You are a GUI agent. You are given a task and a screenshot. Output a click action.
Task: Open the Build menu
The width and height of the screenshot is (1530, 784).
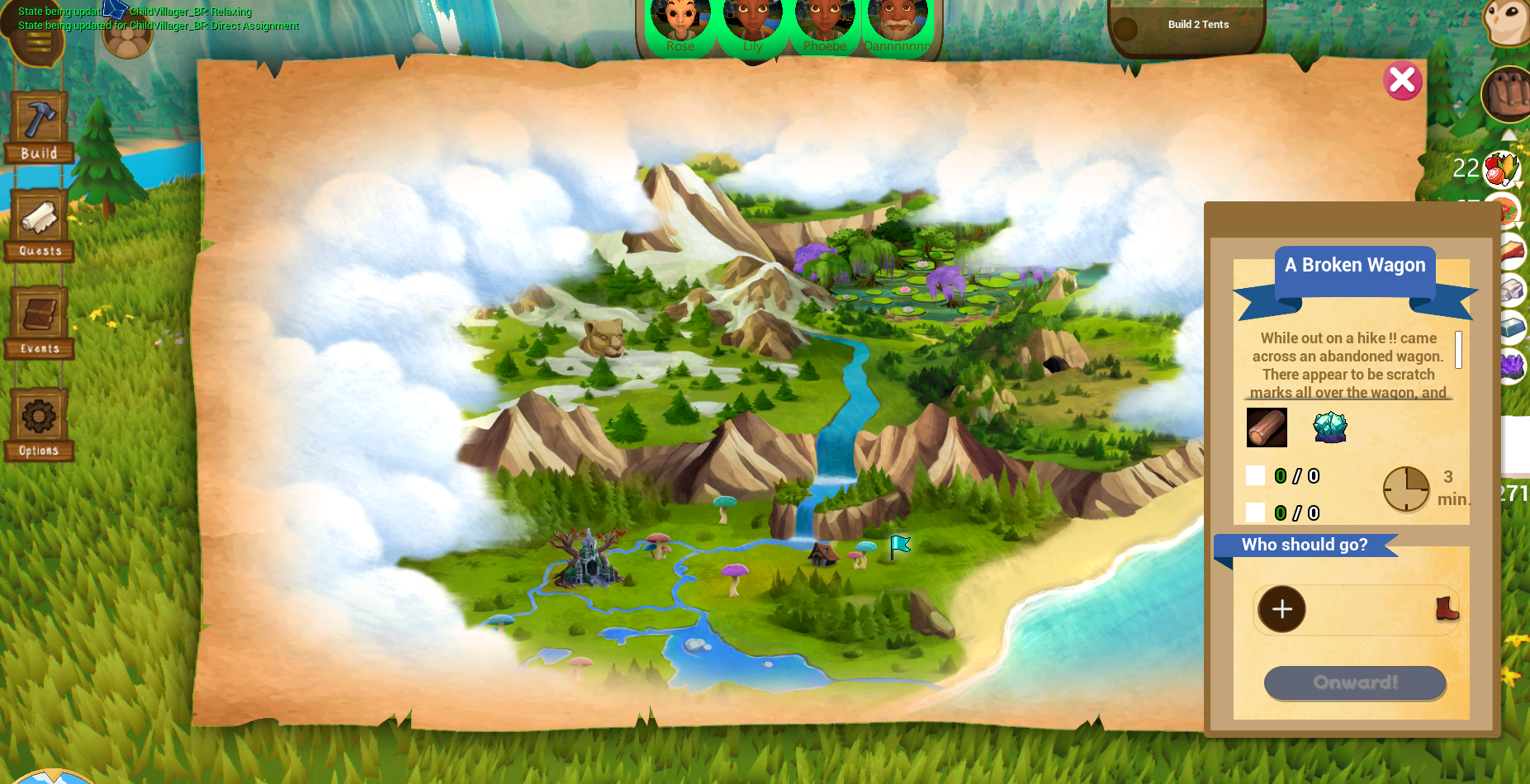click(39, 127)
